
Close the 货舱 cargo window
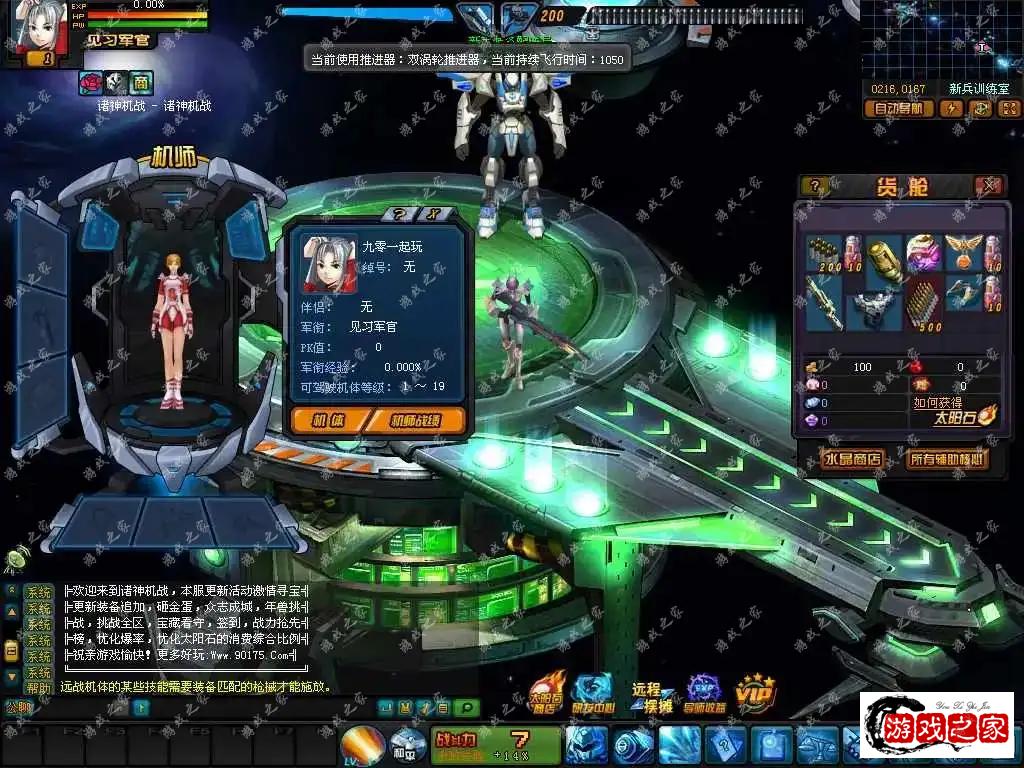988,186
